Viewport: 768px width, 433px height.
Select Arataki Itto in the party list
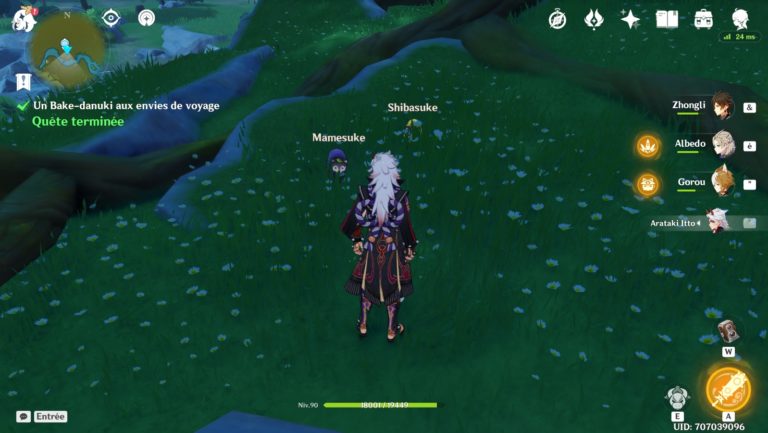click(x=716, y=221)
